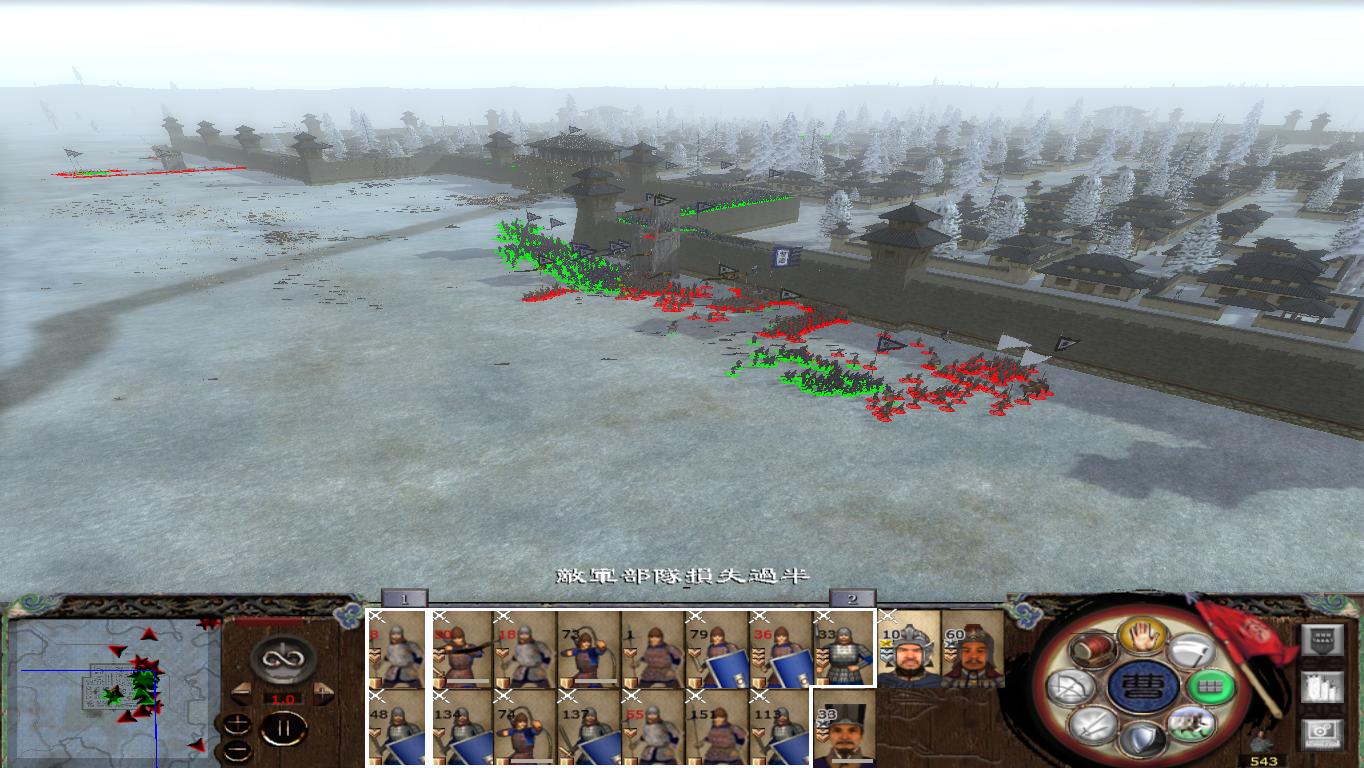This screenshot has width=1364, height=768.
Task: Click the minimap zoom-in plus button
Action: 238,722
